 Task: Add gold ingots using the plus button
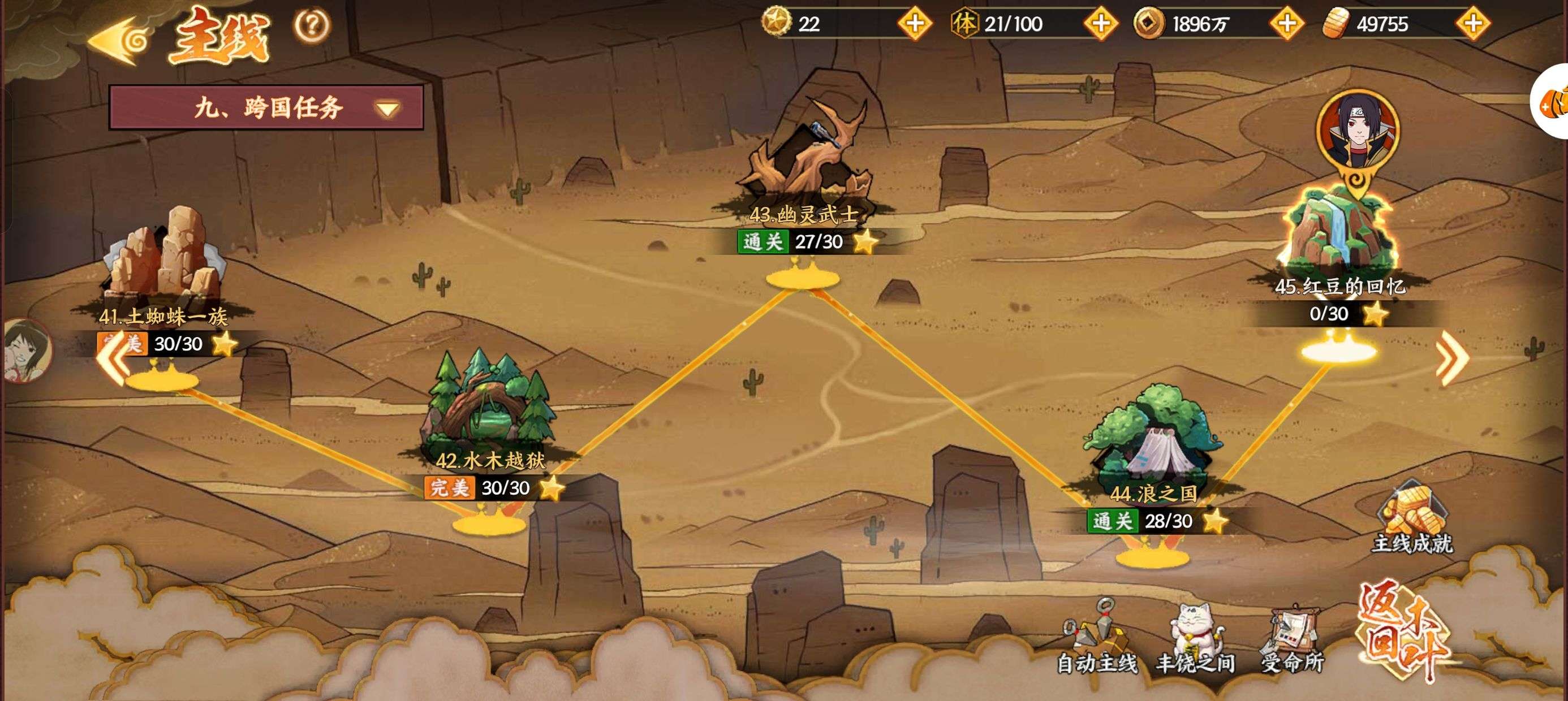(x=1472, y=24)
